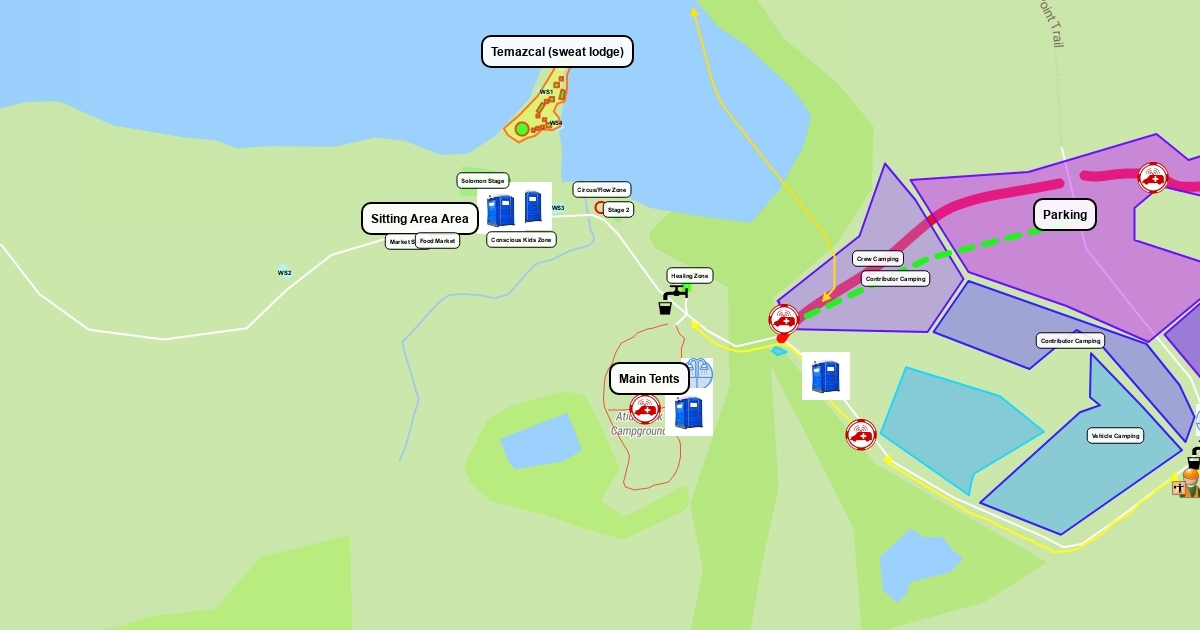Open the Circus/Flow Zone label
Viewport: 1200px width, 630px height.
click(x=601, y=190)
